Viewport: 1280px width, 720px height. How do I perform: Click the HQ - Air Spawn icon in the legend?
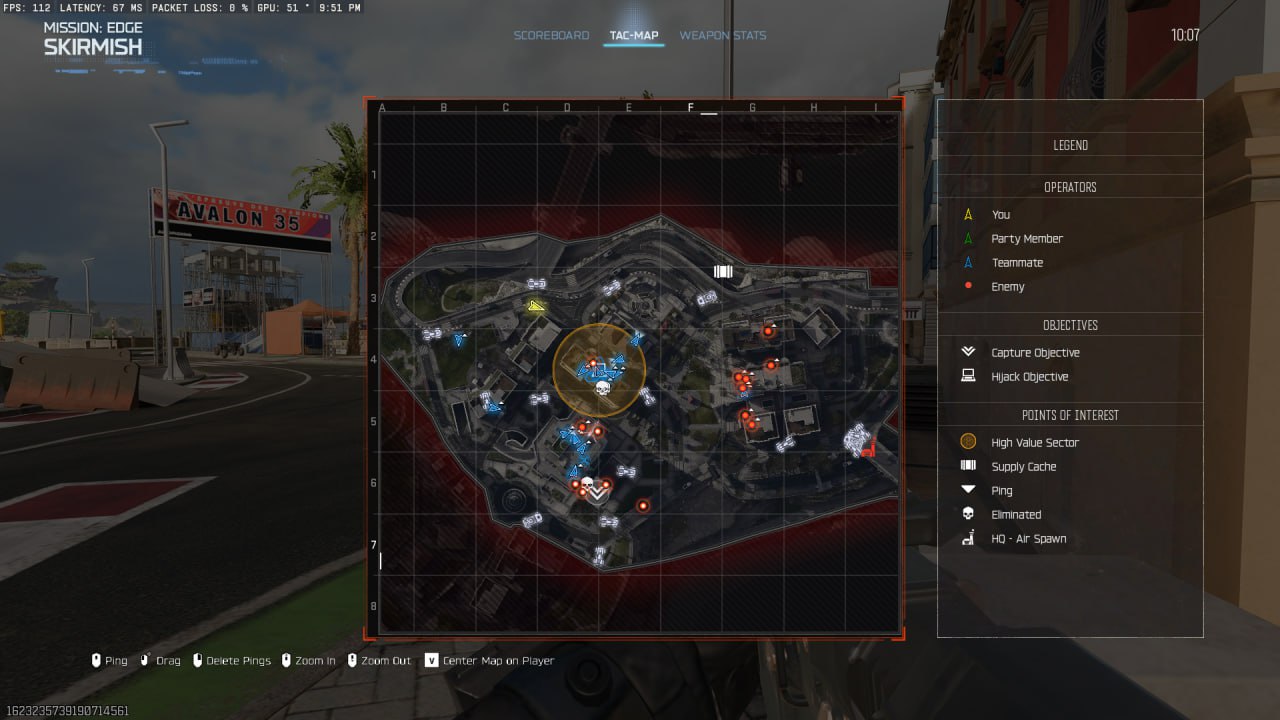[x=967, y=538]
